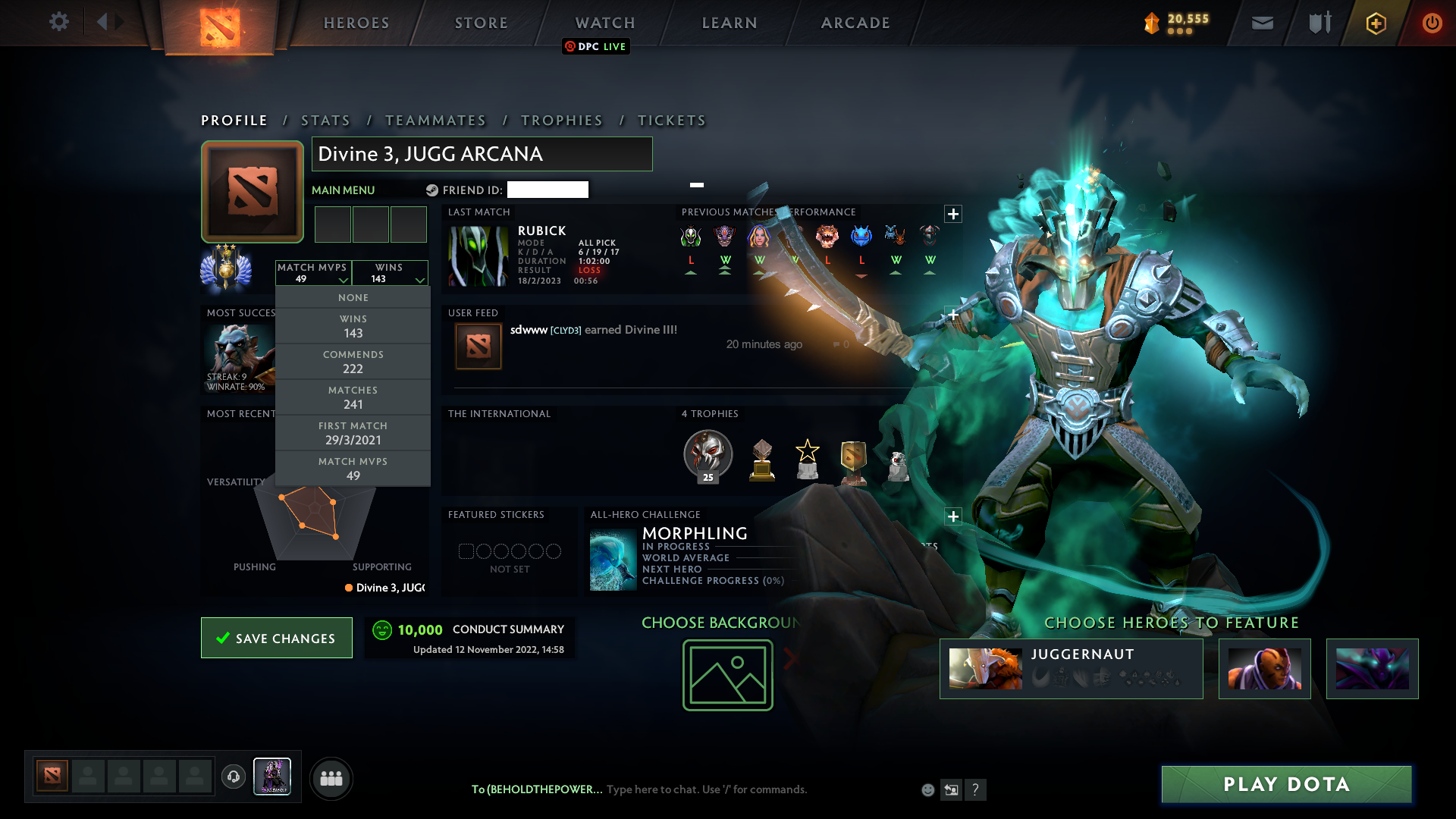The height and width of the screenshot is (819, 1456).
Task: Expand previous matches with the plus button
Action: (952, 214)
